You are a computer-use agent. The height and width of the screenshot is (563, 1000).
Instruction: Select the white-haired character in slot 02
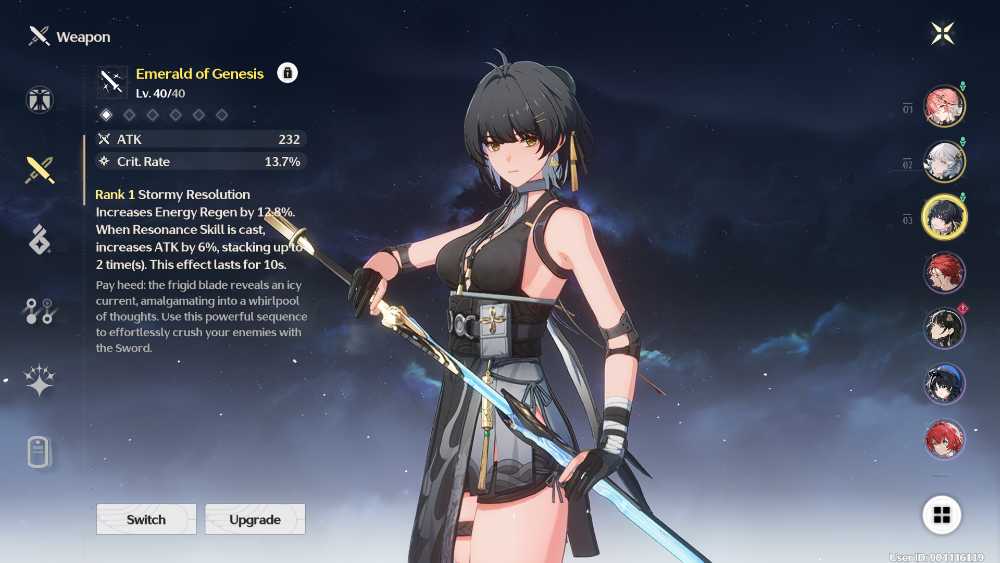(x=943, y=162)
